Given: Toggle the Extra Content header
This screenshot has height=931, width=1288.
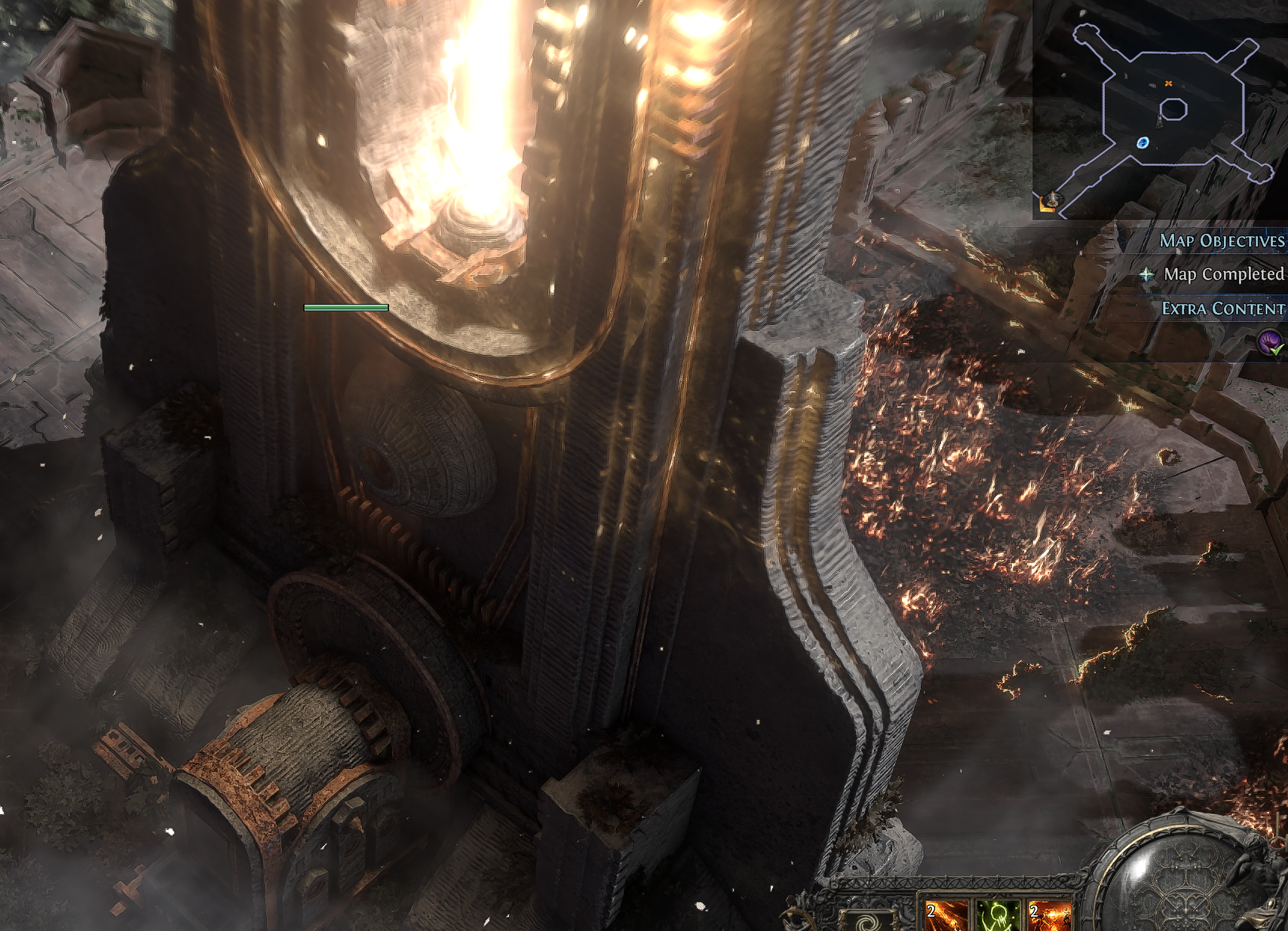Looking at the screenshot, I should [x=1222, y=308].
